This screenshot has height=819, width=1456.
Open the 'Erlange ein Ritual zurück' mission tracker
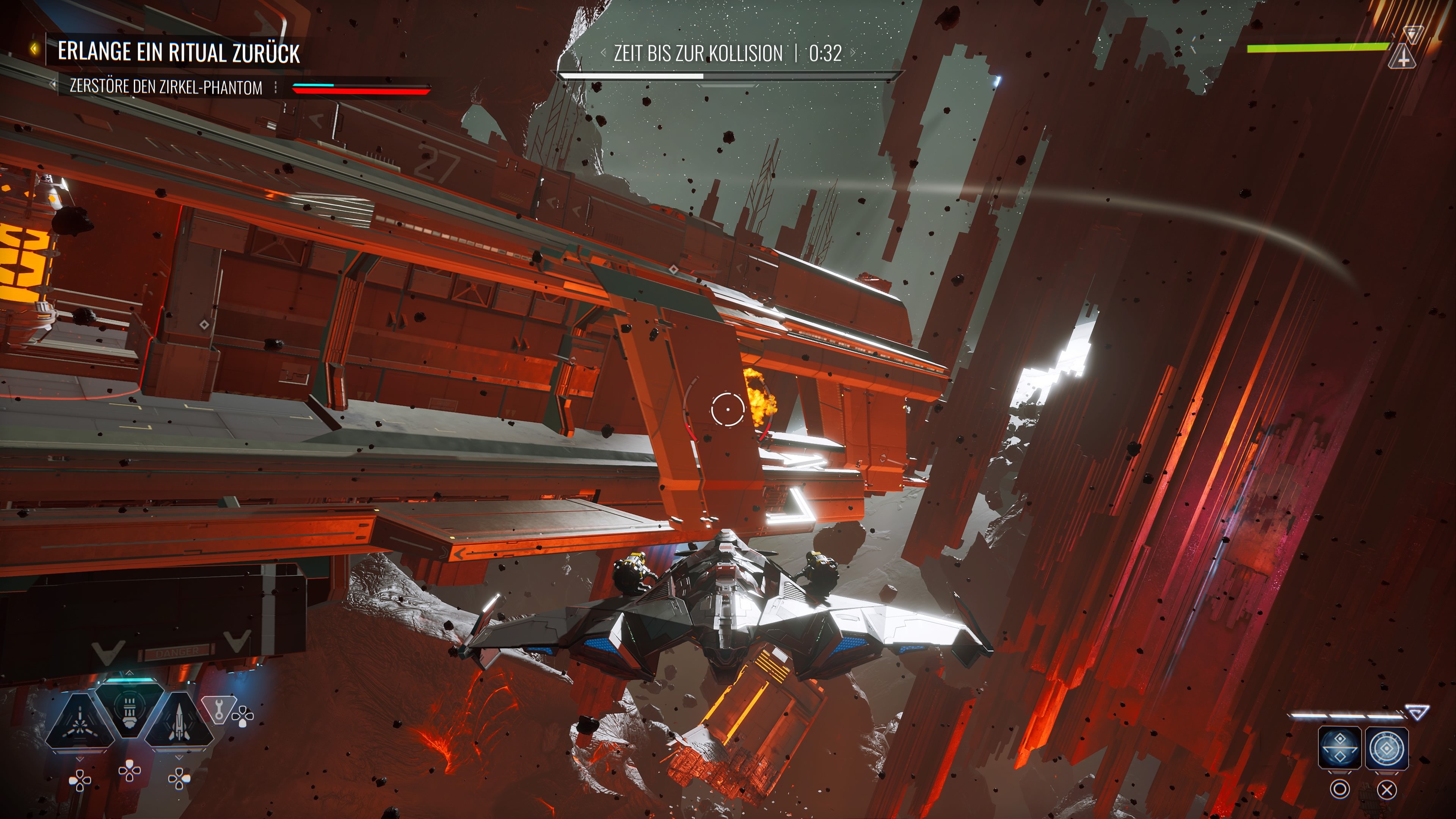[179, 52]
